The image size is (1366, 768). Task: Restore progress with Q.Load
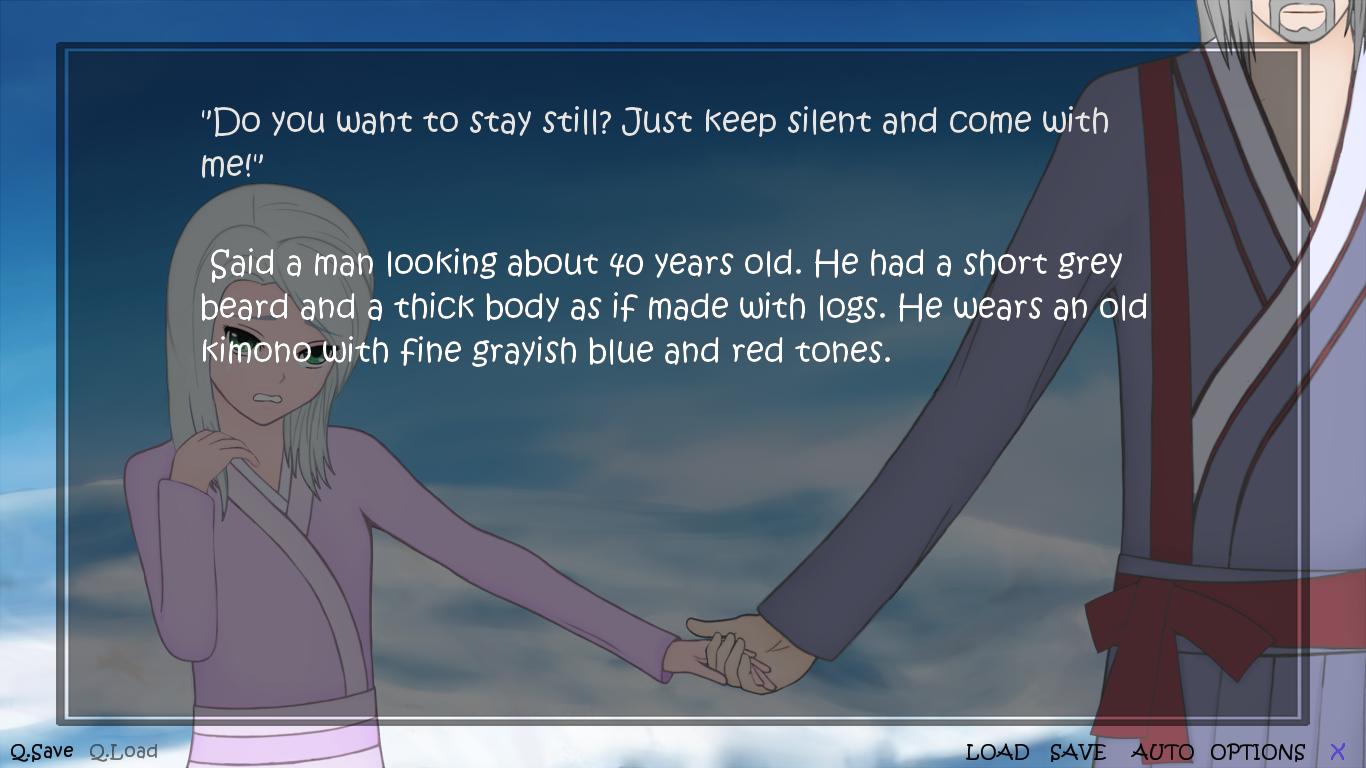pyautogui.click(x=124, y=750)
